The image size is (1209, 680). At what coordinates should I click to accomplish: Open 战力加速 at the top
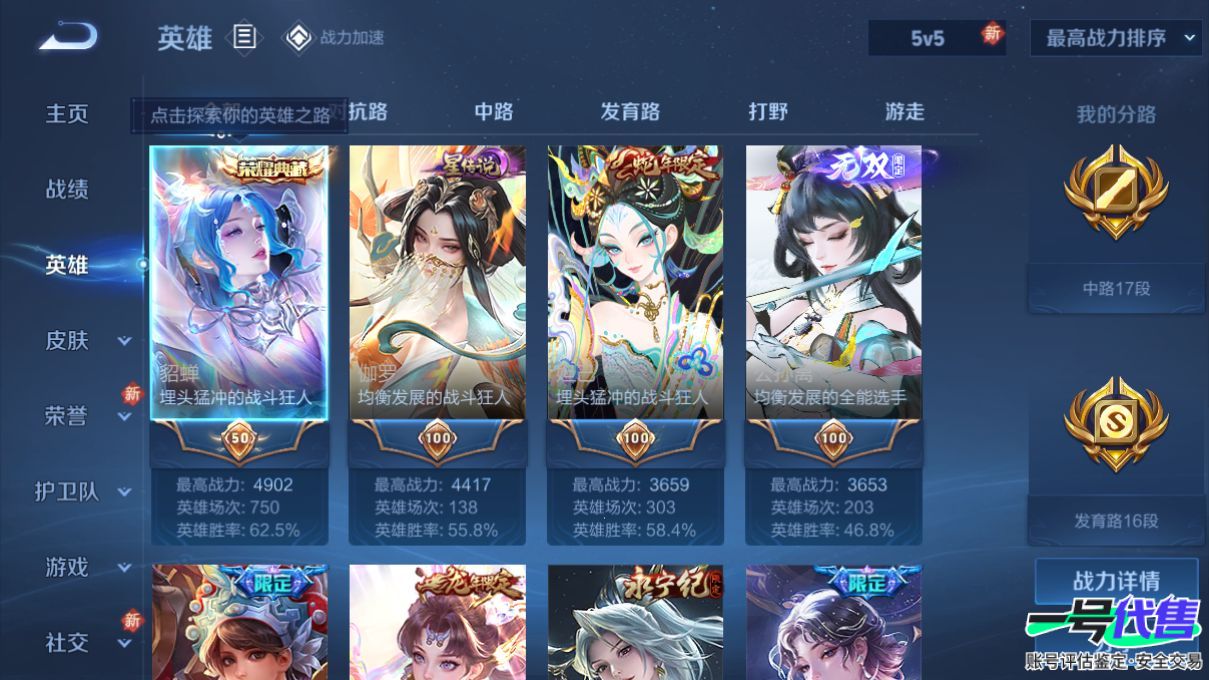[x=336, y=38]
